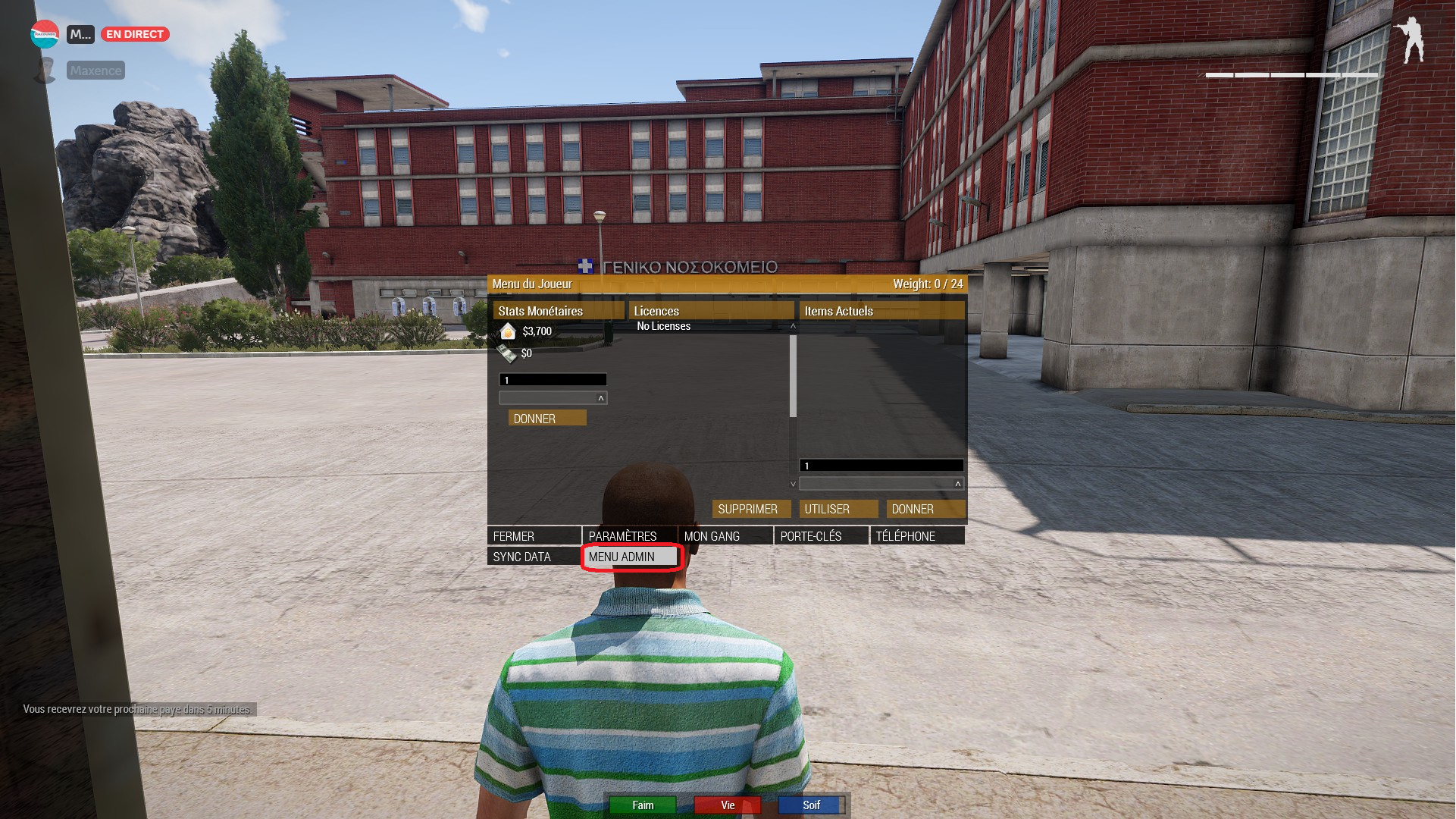The image size is (1456, 819).
Task: Open the MON GANG menu
Action: (725, 536)
